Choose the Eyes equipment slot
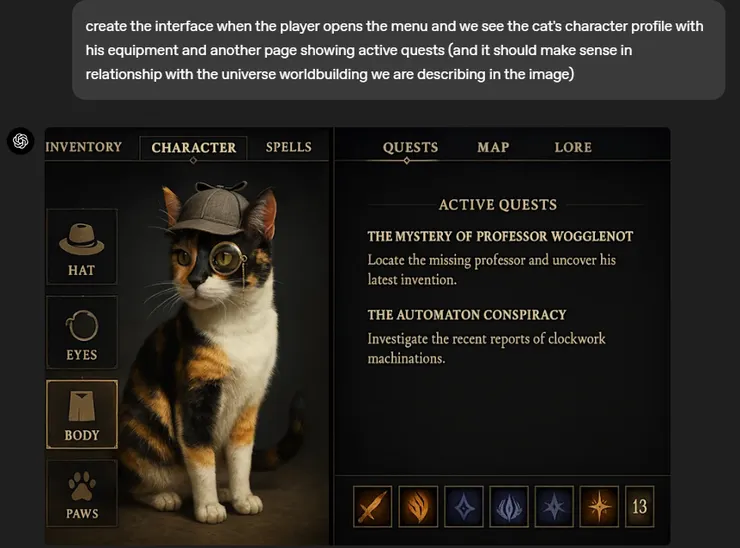Screen dimensions: 740x548 pyautogui.click(x=82, y=333)
